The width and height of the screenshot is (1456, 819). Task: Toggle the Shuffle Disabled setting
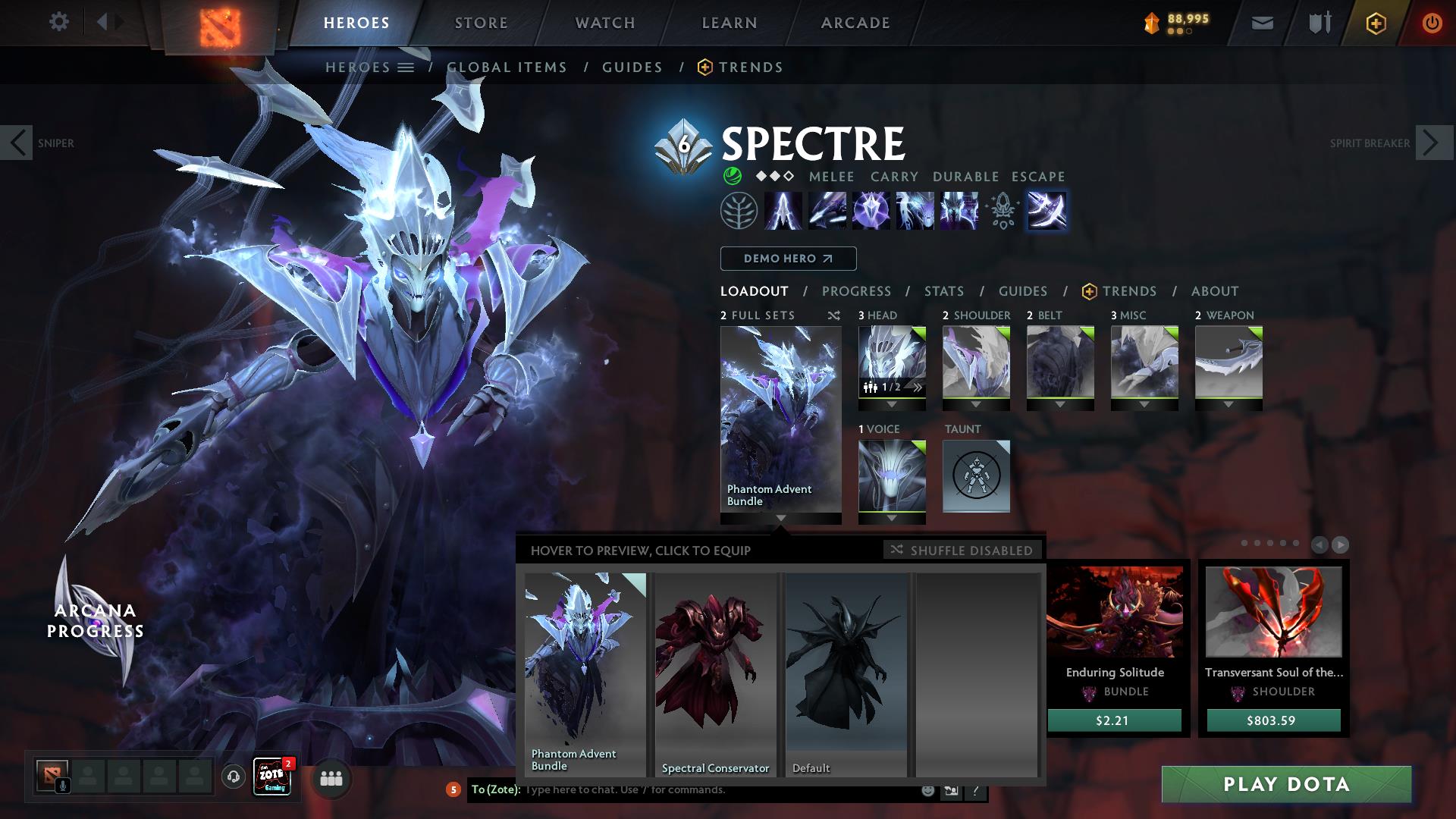pos(962,551)
